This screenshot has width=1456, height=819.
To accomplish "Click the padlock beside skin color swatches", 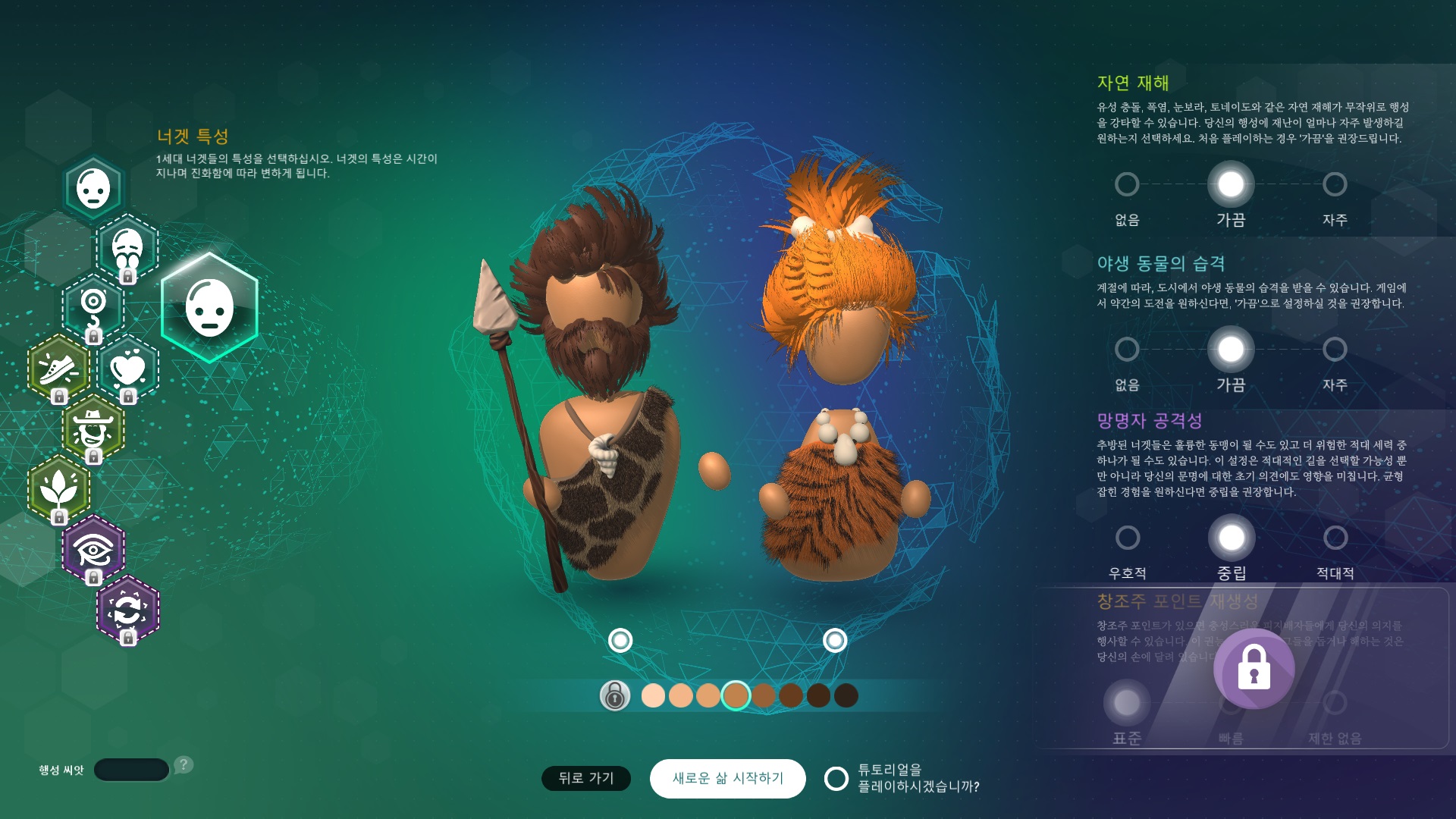I will 615,695.
